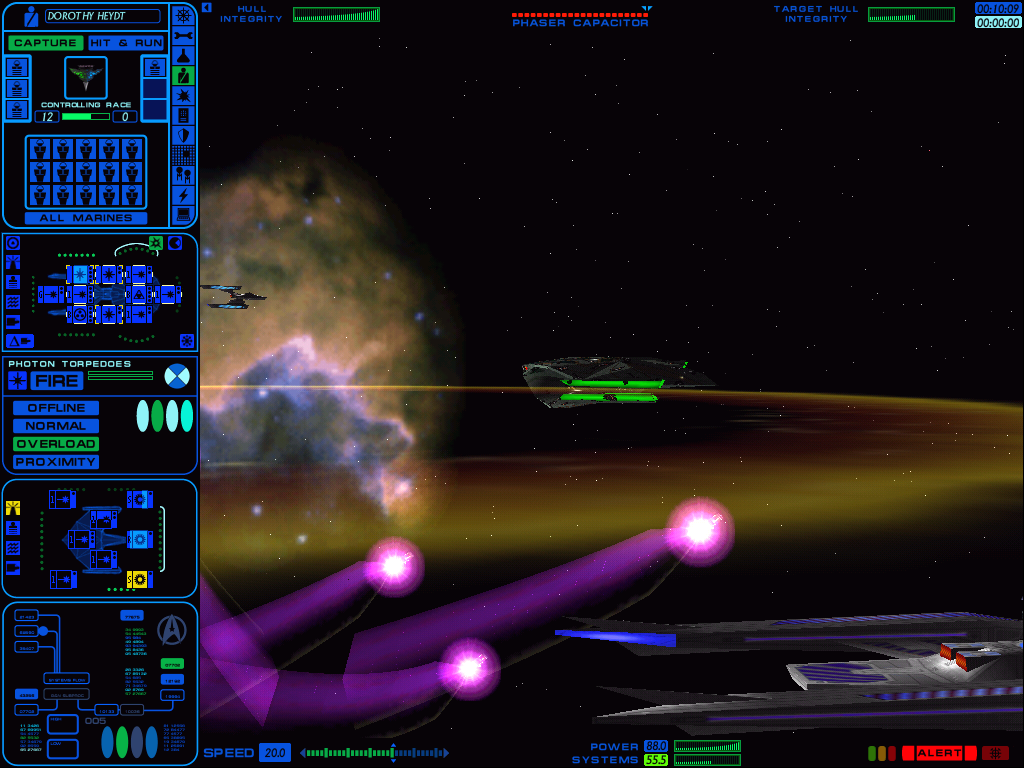The height and width of the screenshot is (768, 1024).
Task: Show the lightning bolt energy panel
Action: click(x=183, y=195)
